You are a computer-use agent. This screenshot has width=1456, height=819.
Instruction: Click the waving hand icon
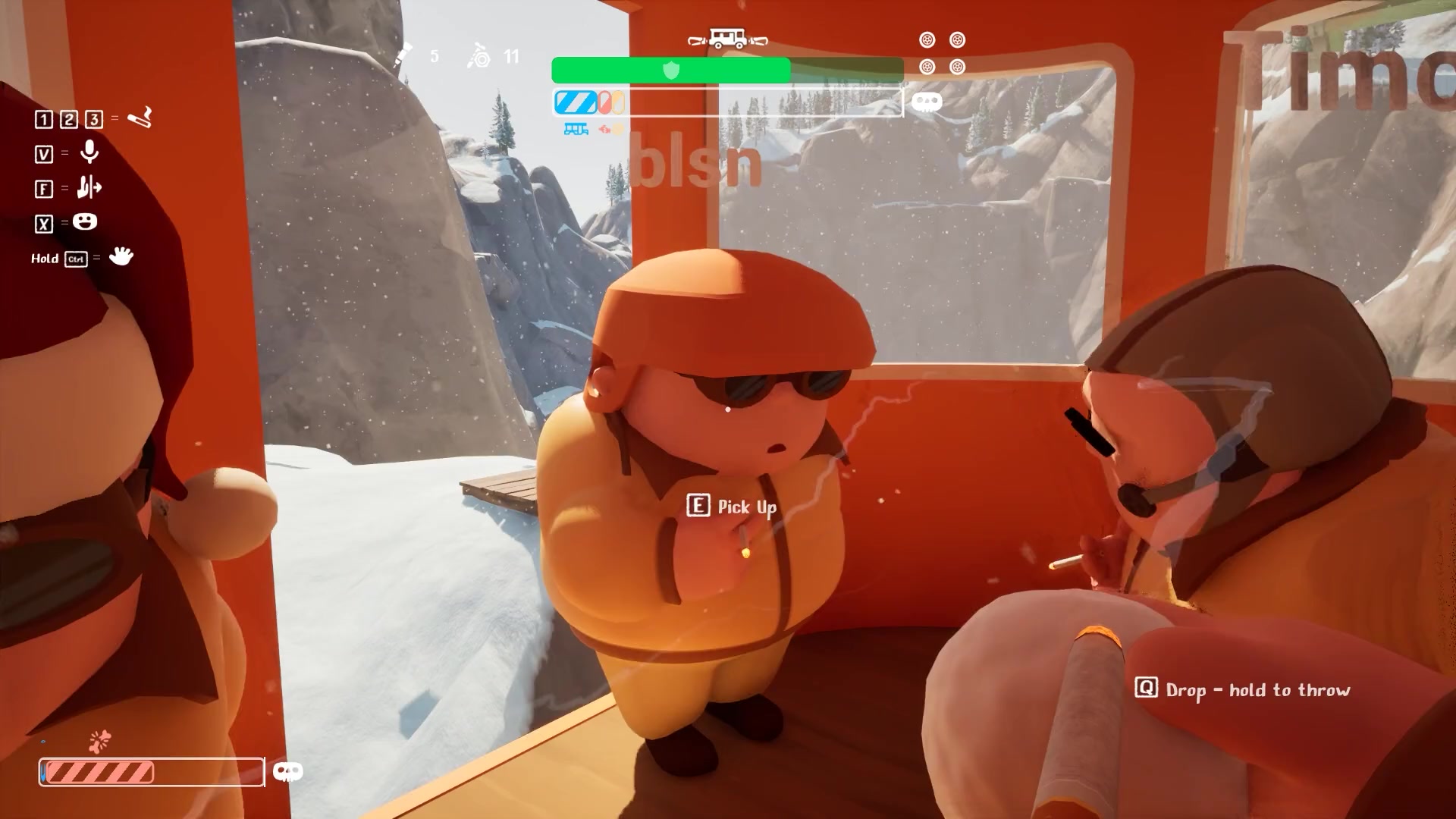click(121, 256)
